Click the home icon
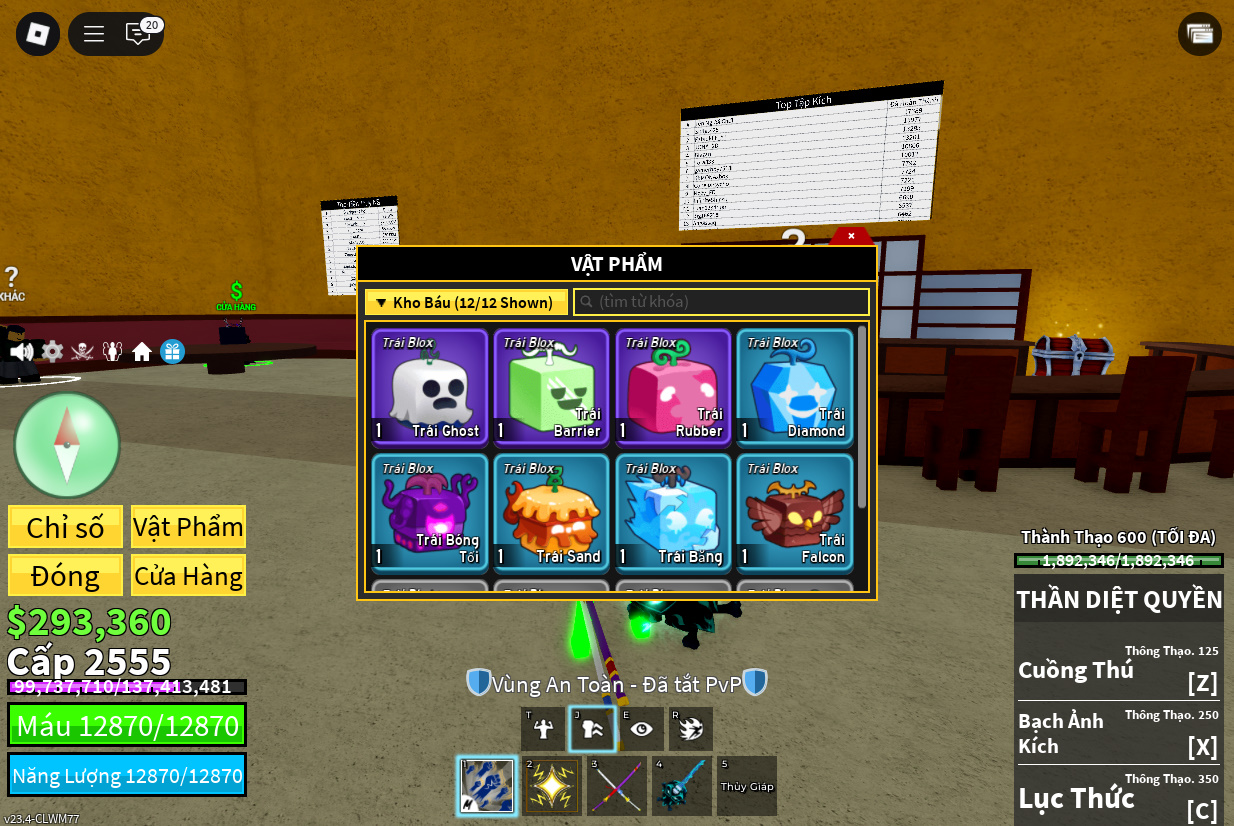 (x=142, y=352)
